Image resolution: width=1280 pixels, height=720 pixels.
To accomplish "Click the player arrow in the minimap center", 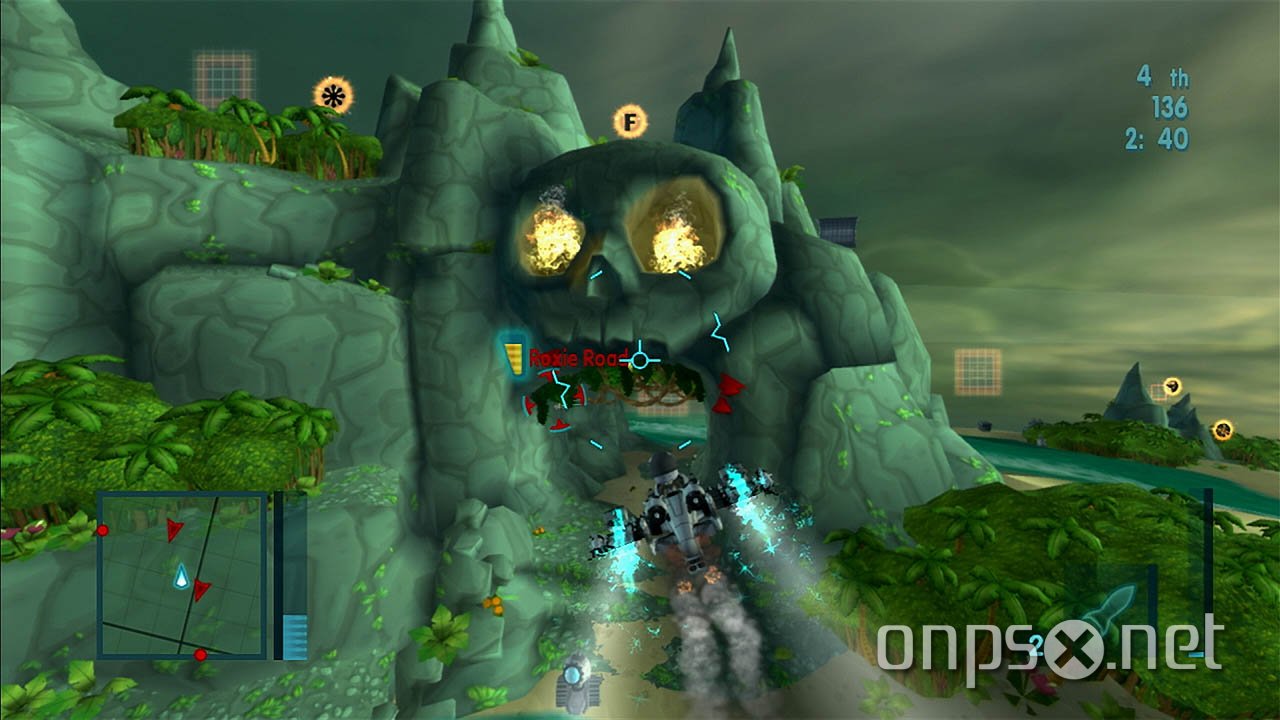I will (181, 576).
